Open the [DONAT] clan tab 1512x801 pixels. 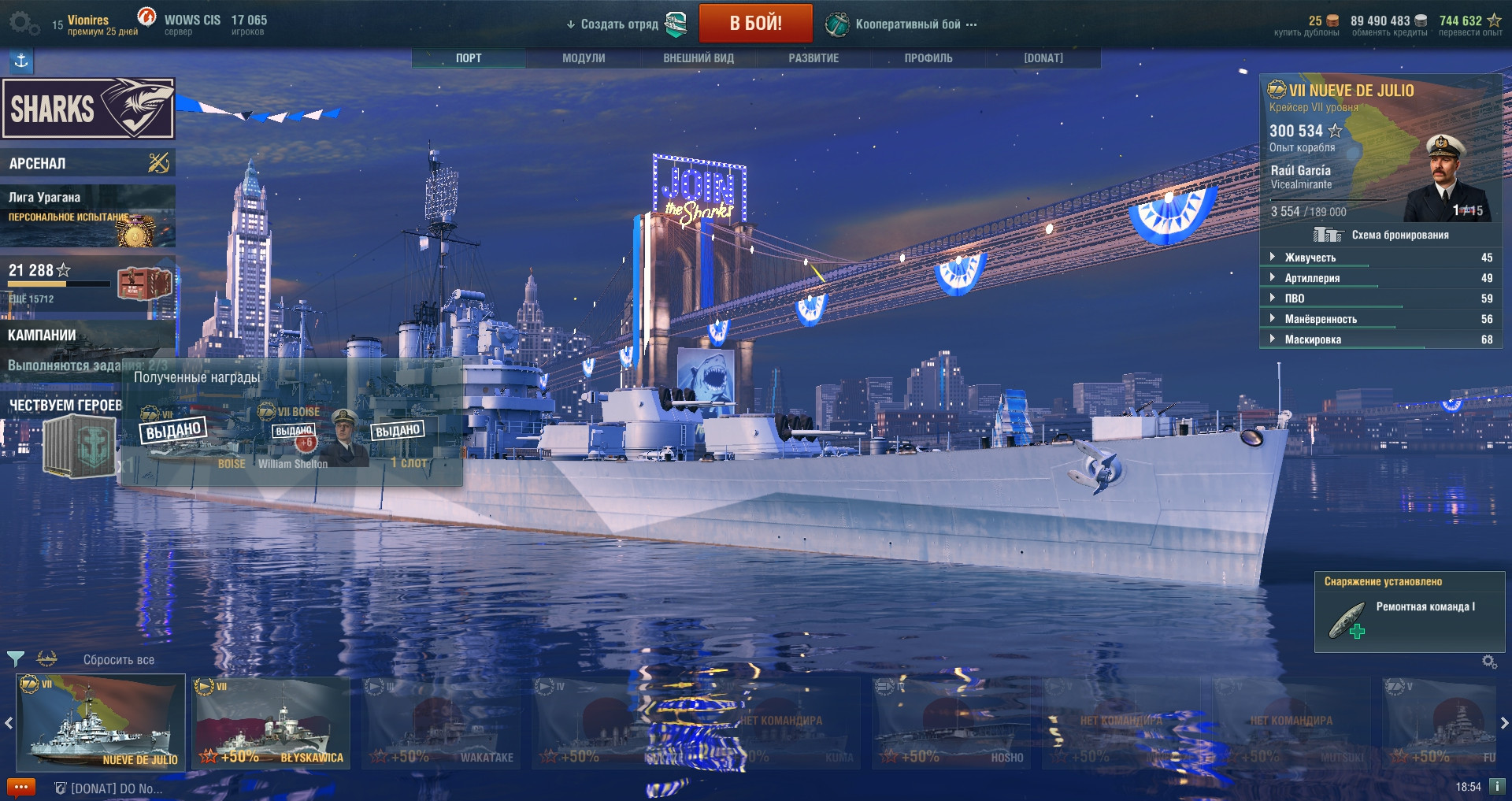1043,58
